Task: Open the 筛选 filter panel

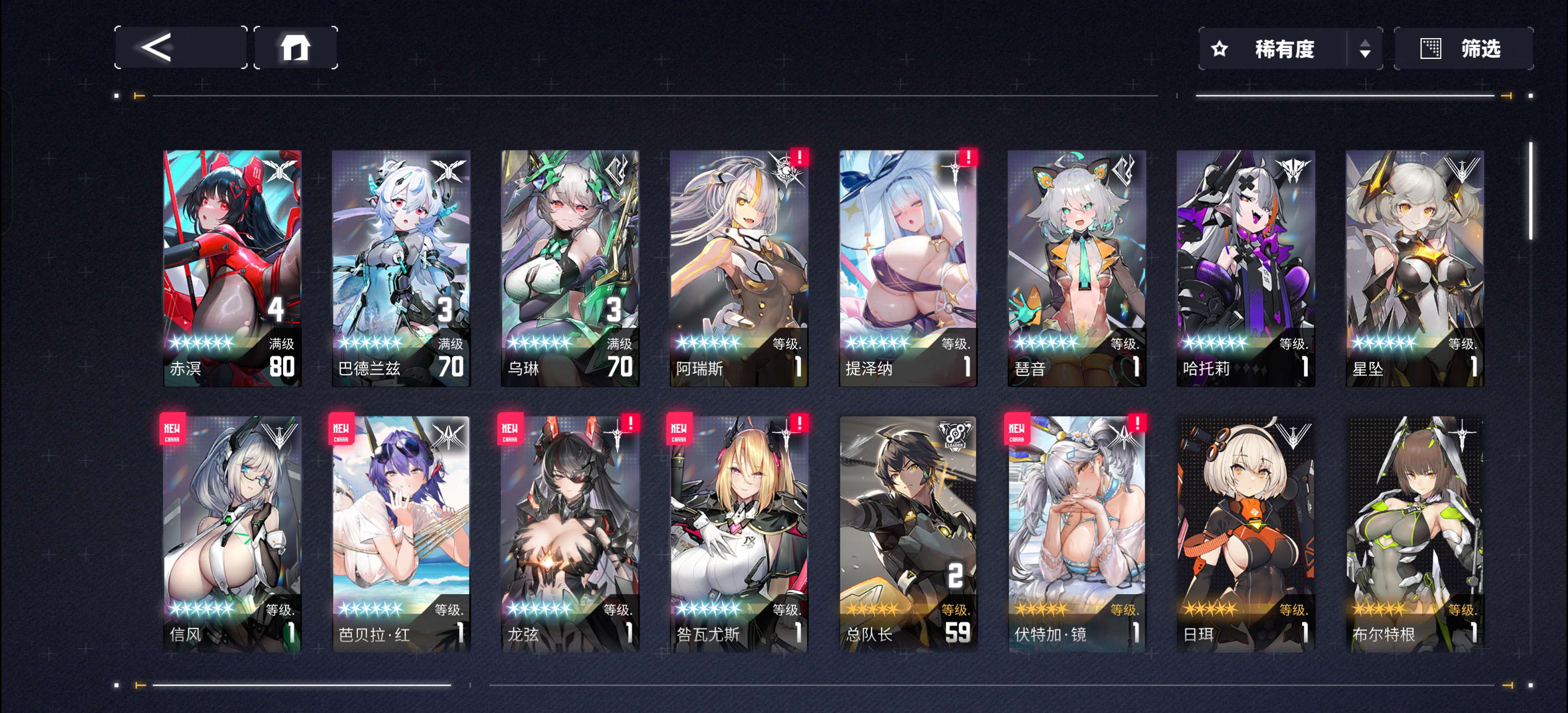Action: (1463, 49)
